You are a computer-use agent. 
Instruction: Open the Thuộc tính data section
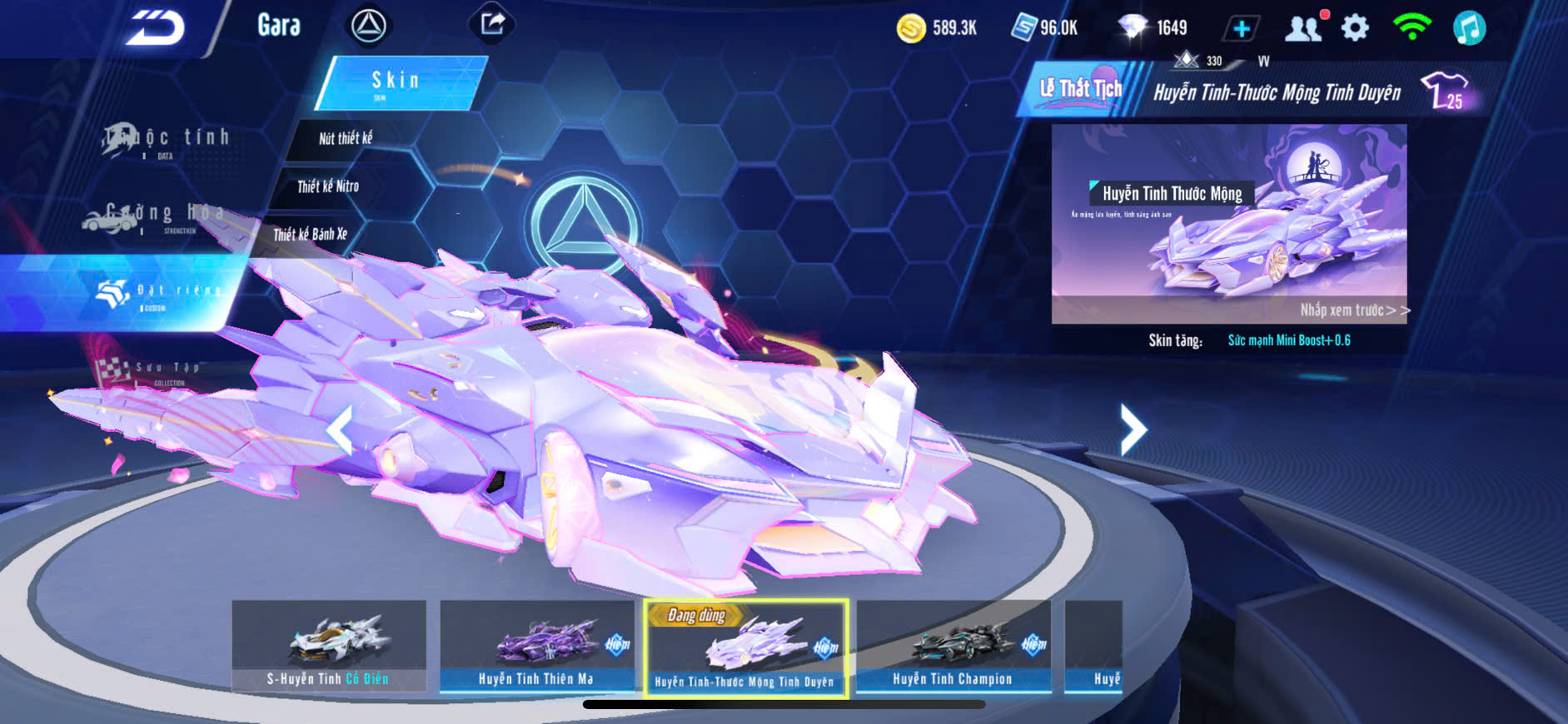pos(167,140)
